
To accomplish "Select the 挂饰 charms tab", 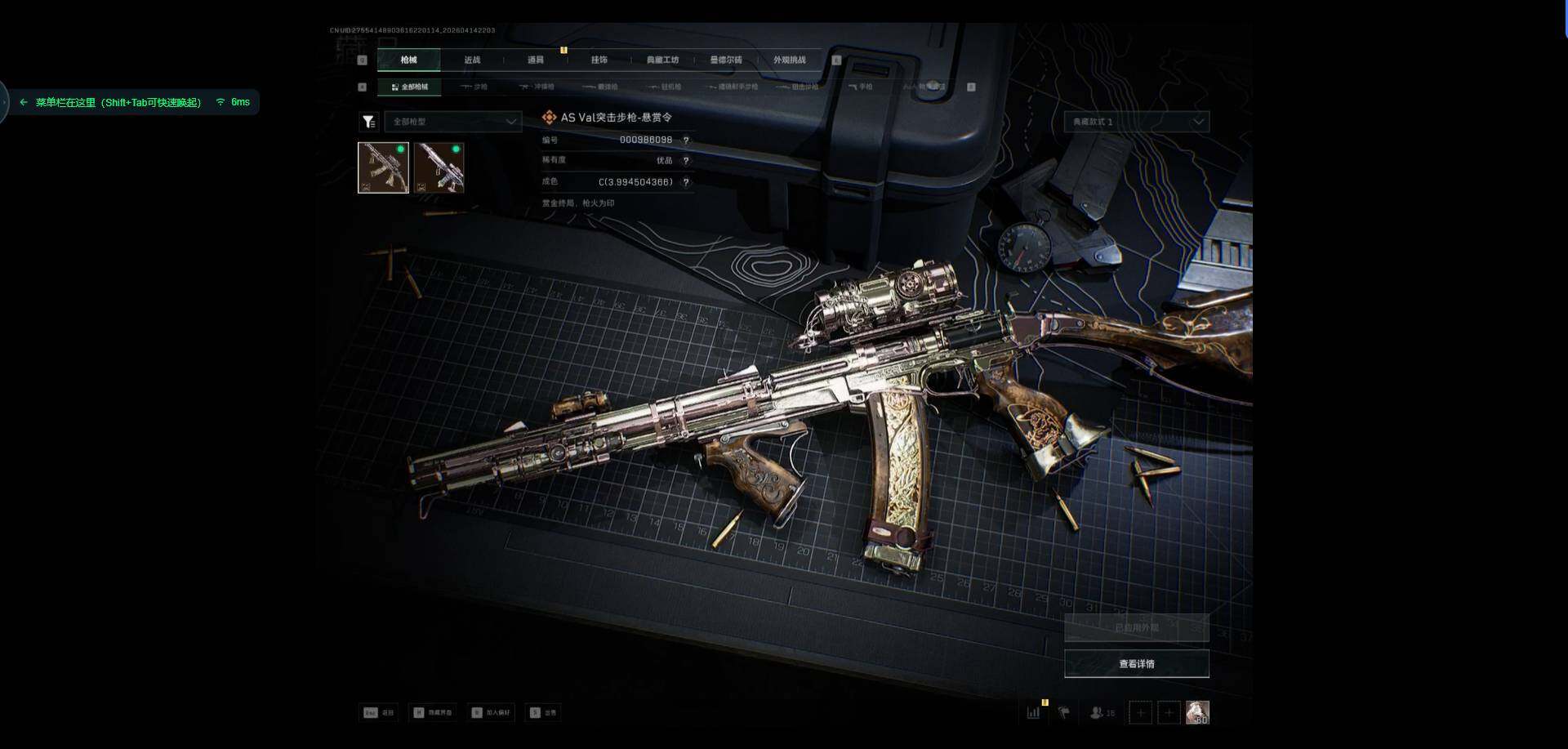I will click(x=599, y=60).
